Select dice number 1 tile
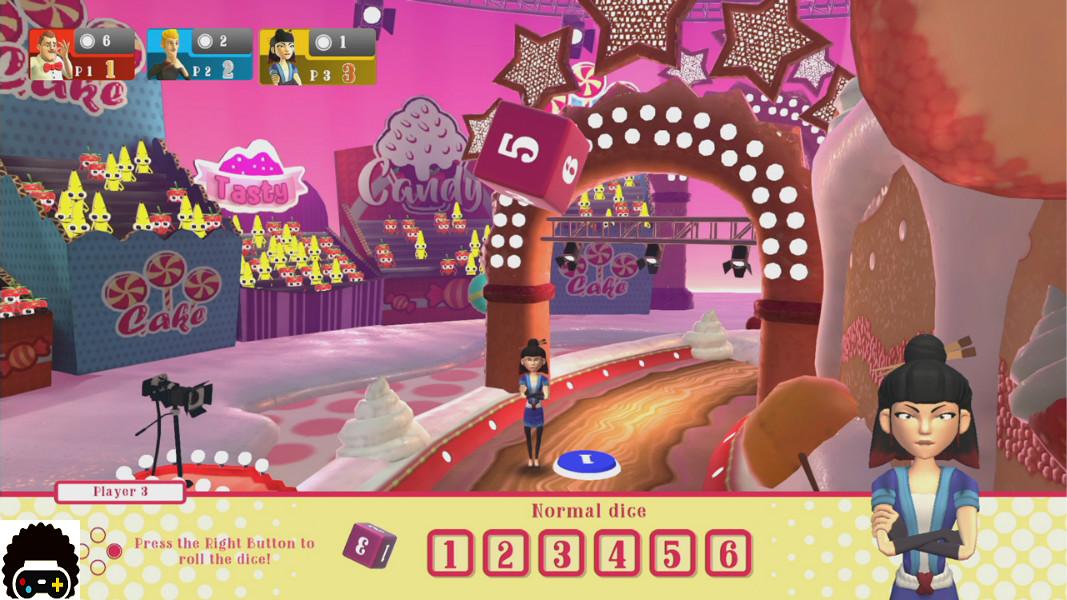The image size is (1067, 600). 450,553
